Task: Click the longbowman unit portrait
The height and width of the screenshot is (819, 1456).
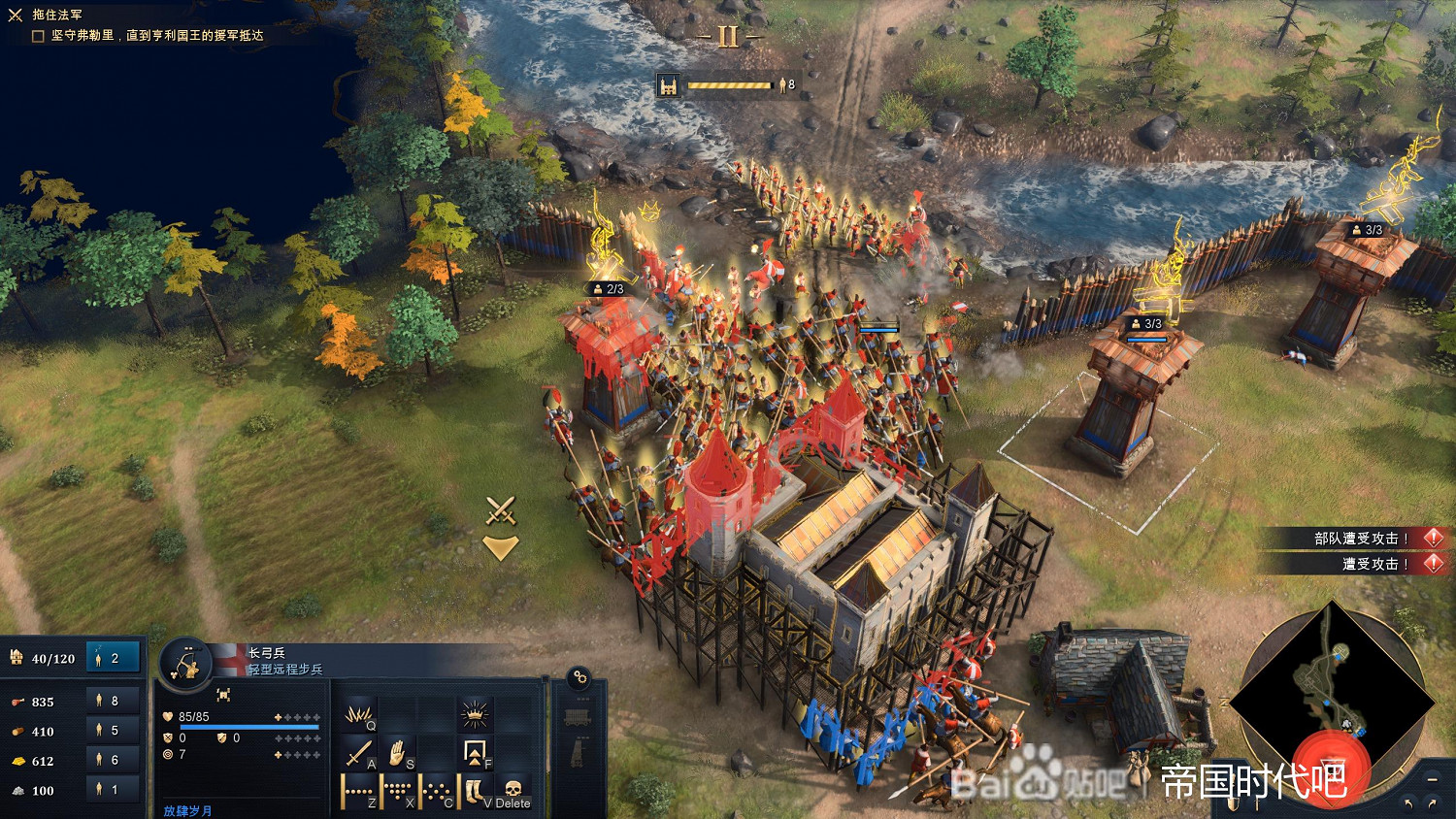Action: [x=184, y=664]
